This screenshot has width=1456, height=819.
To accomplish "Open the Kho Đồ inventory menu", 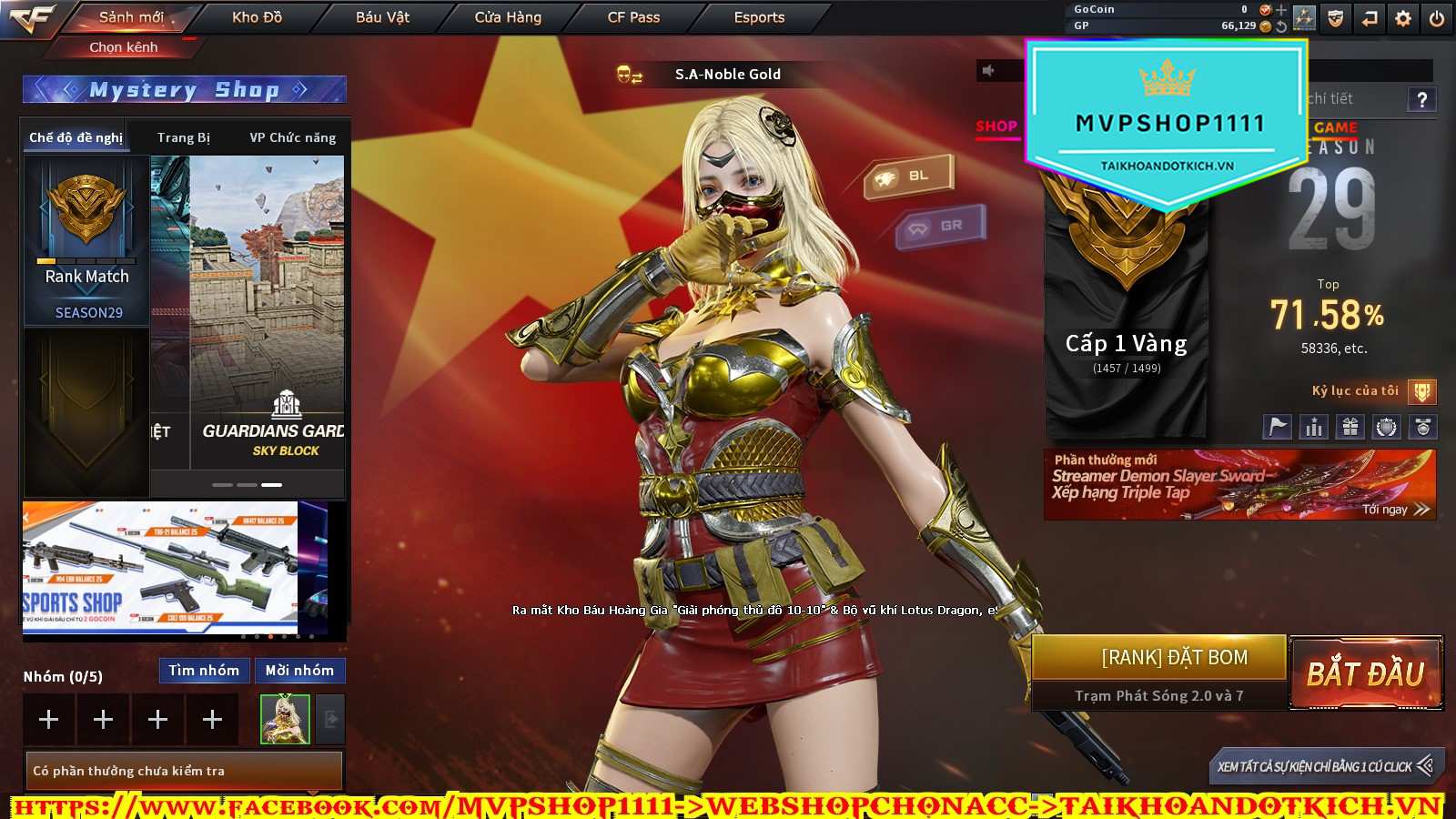I will pos(257,17).
